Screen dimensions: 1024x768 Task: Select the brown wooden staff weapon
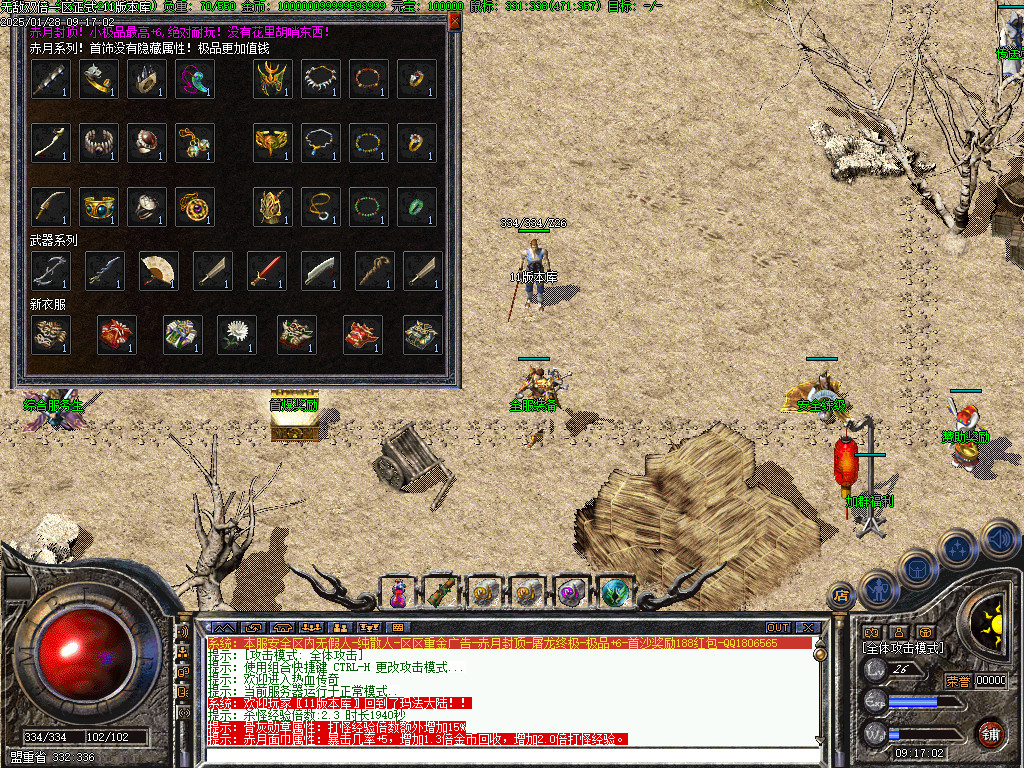coord(375,270)
